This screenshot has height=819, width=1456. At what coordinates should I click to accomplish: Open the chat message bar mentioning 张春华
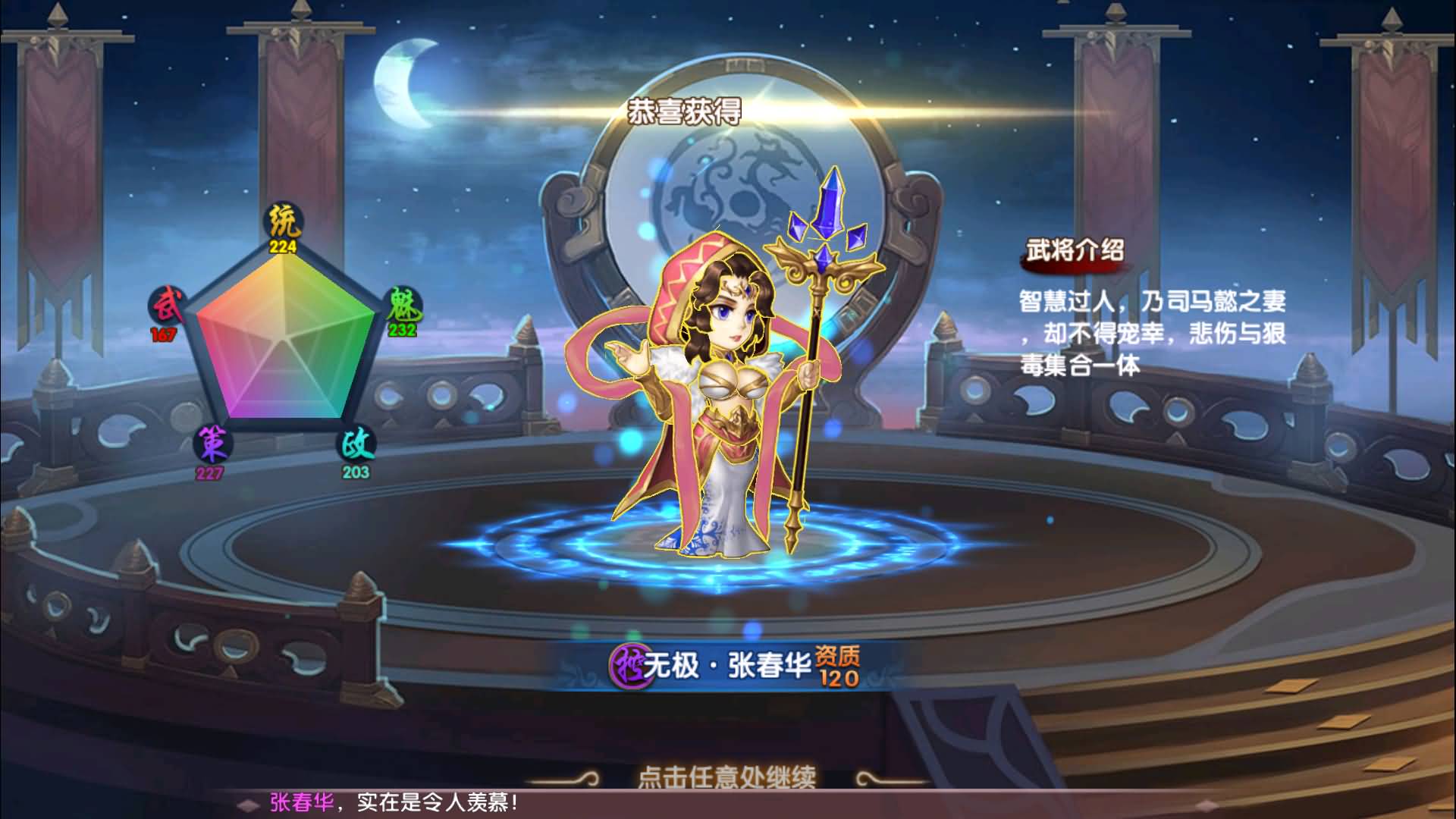[x=394, y=803]
